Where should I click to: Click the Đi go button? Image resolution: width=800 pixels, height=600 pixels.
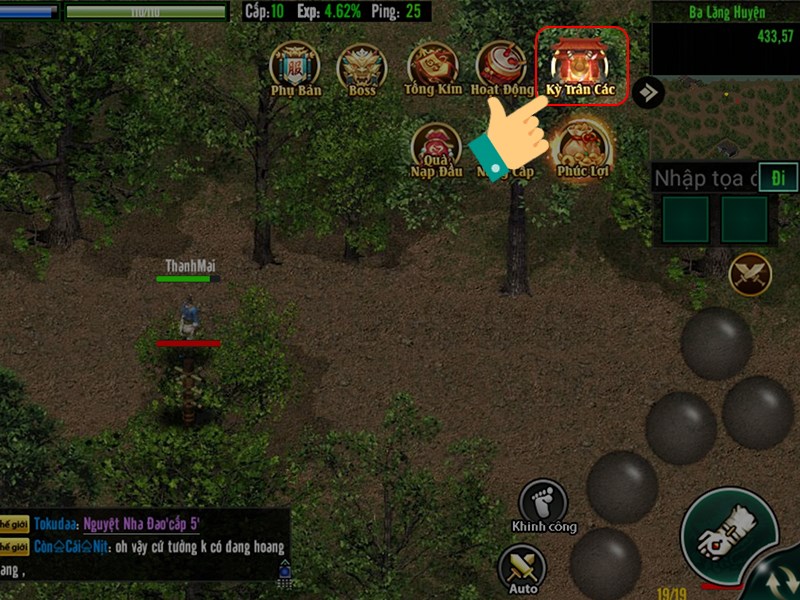click(x=777, y=178)
